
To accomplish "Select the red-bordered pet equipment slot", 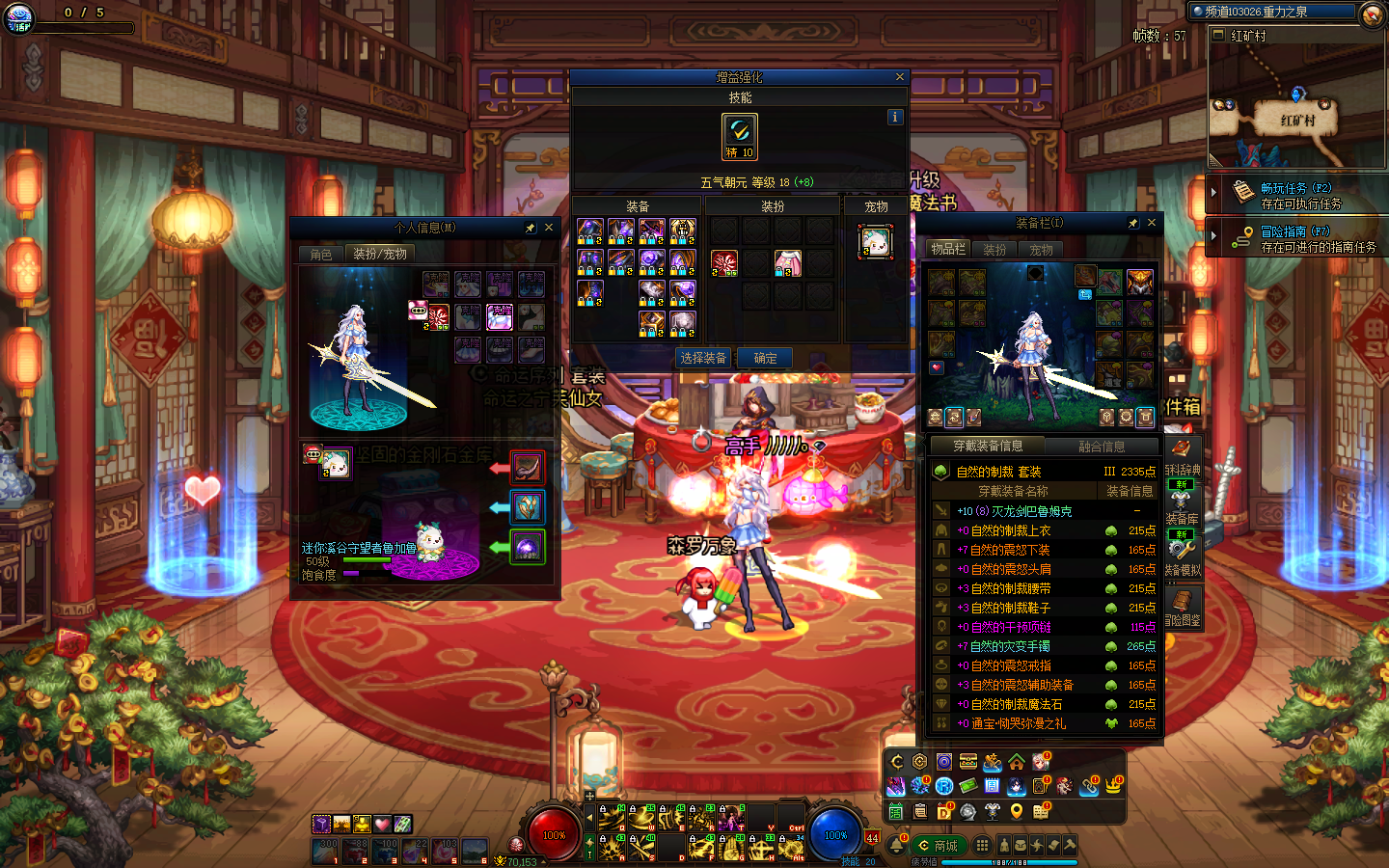I will 527,468.
